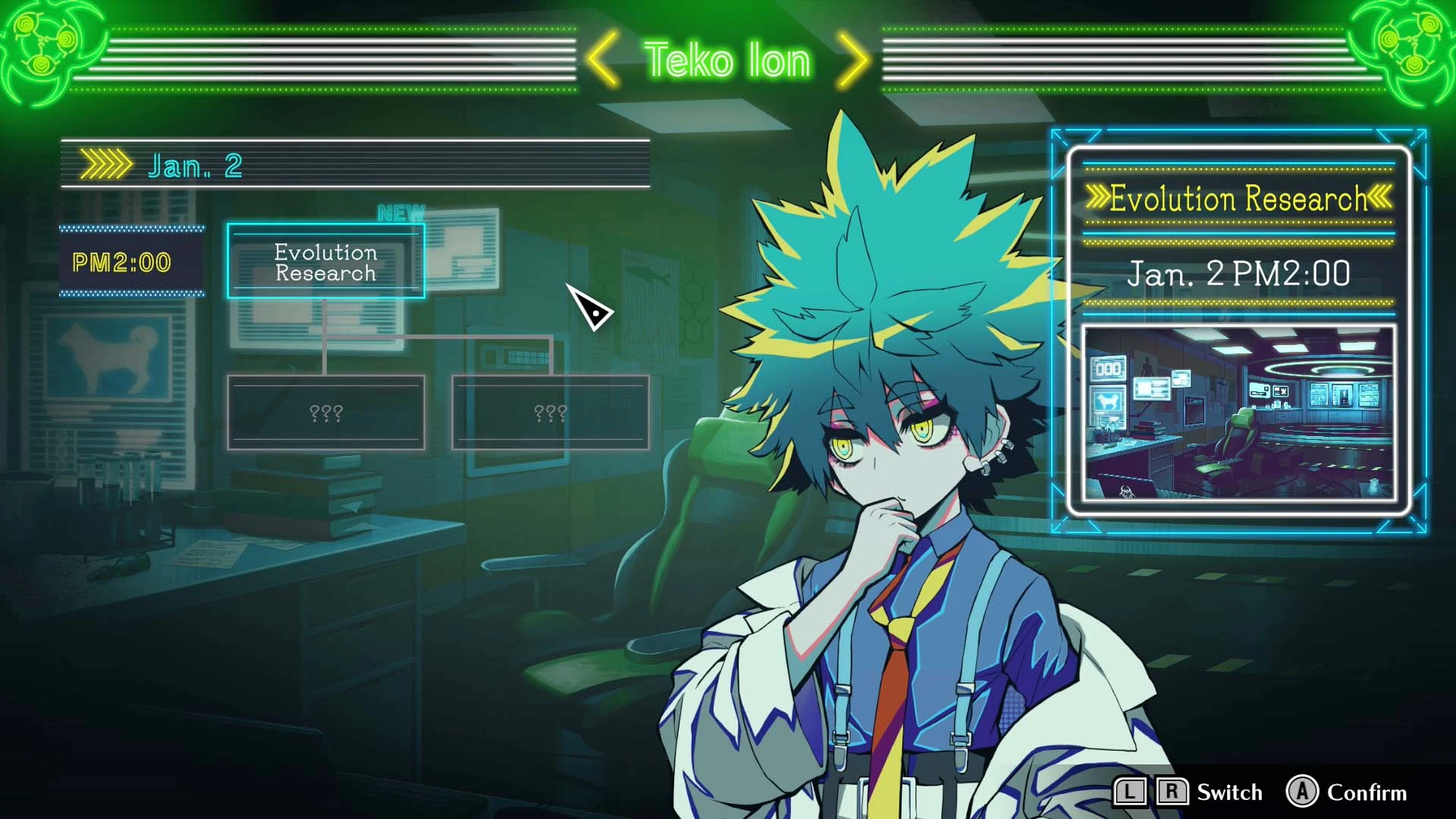
Task: Click the Switch label near the L/R prompts
Action: 1229,792
